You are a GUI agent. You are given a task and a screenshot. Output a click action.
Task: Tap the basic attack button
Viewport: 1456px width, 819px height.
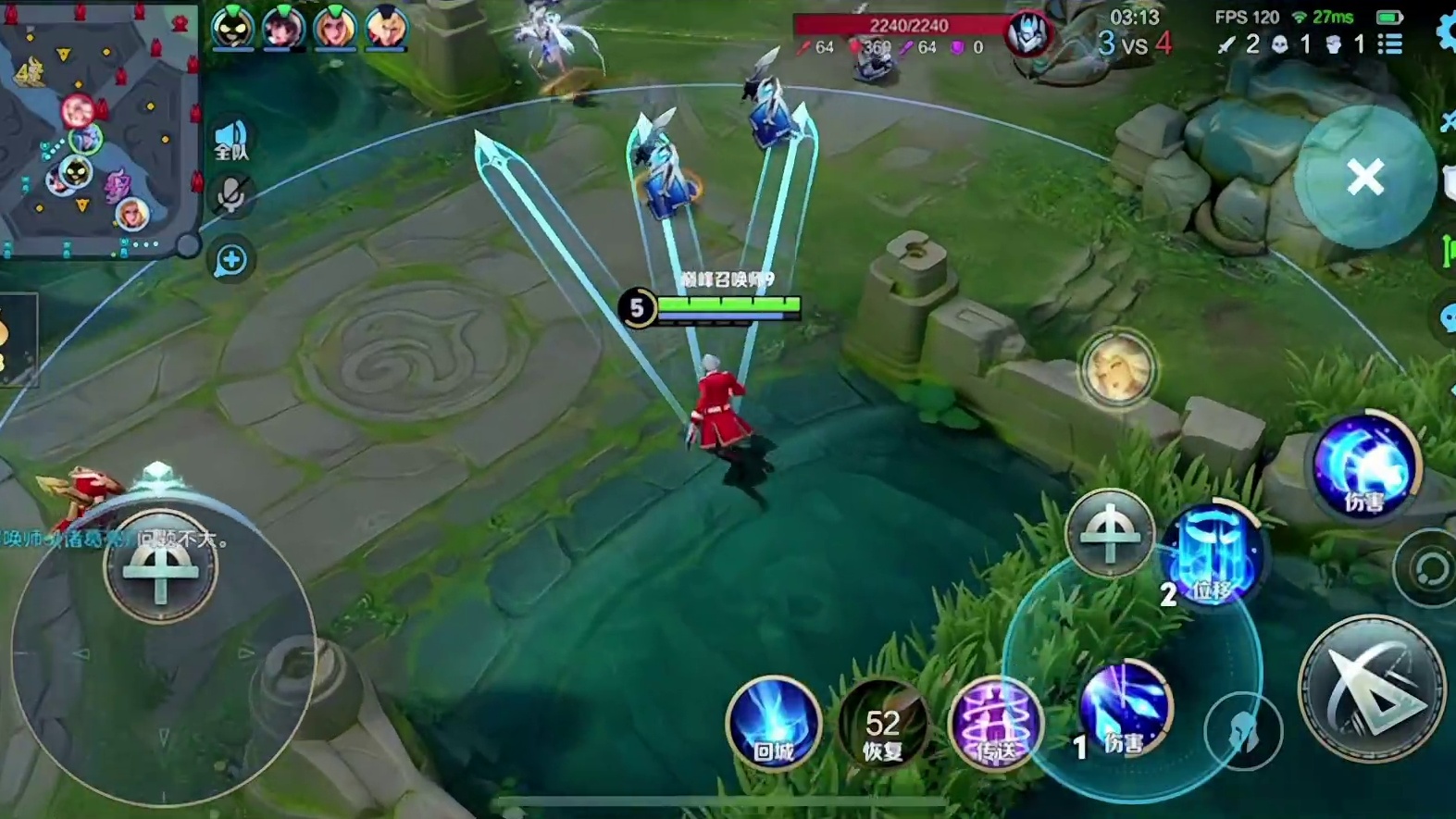[1371, 689]
